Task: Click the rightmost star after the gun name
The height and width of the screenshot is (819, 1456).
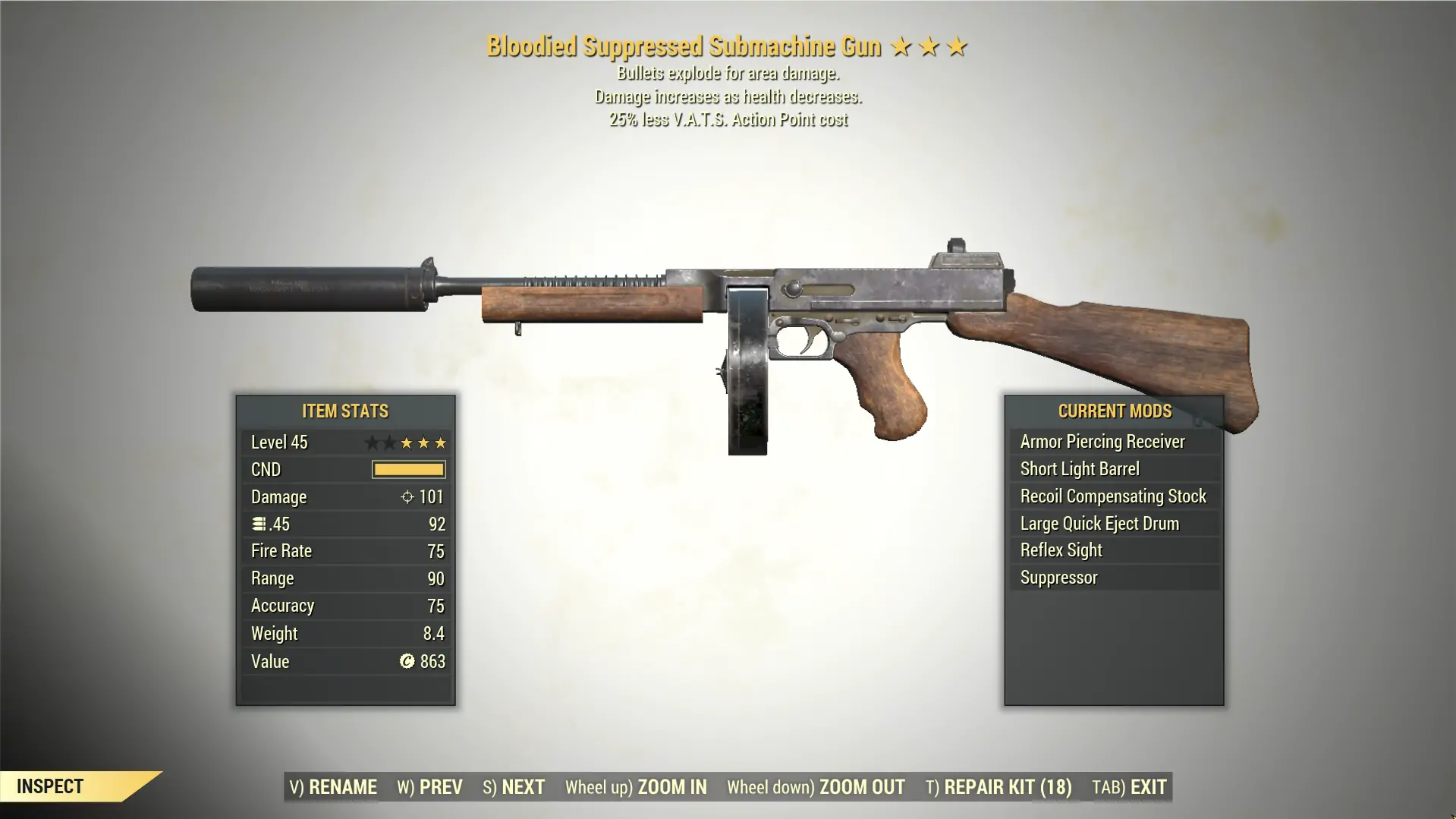Action: click(x=957, y=46)
